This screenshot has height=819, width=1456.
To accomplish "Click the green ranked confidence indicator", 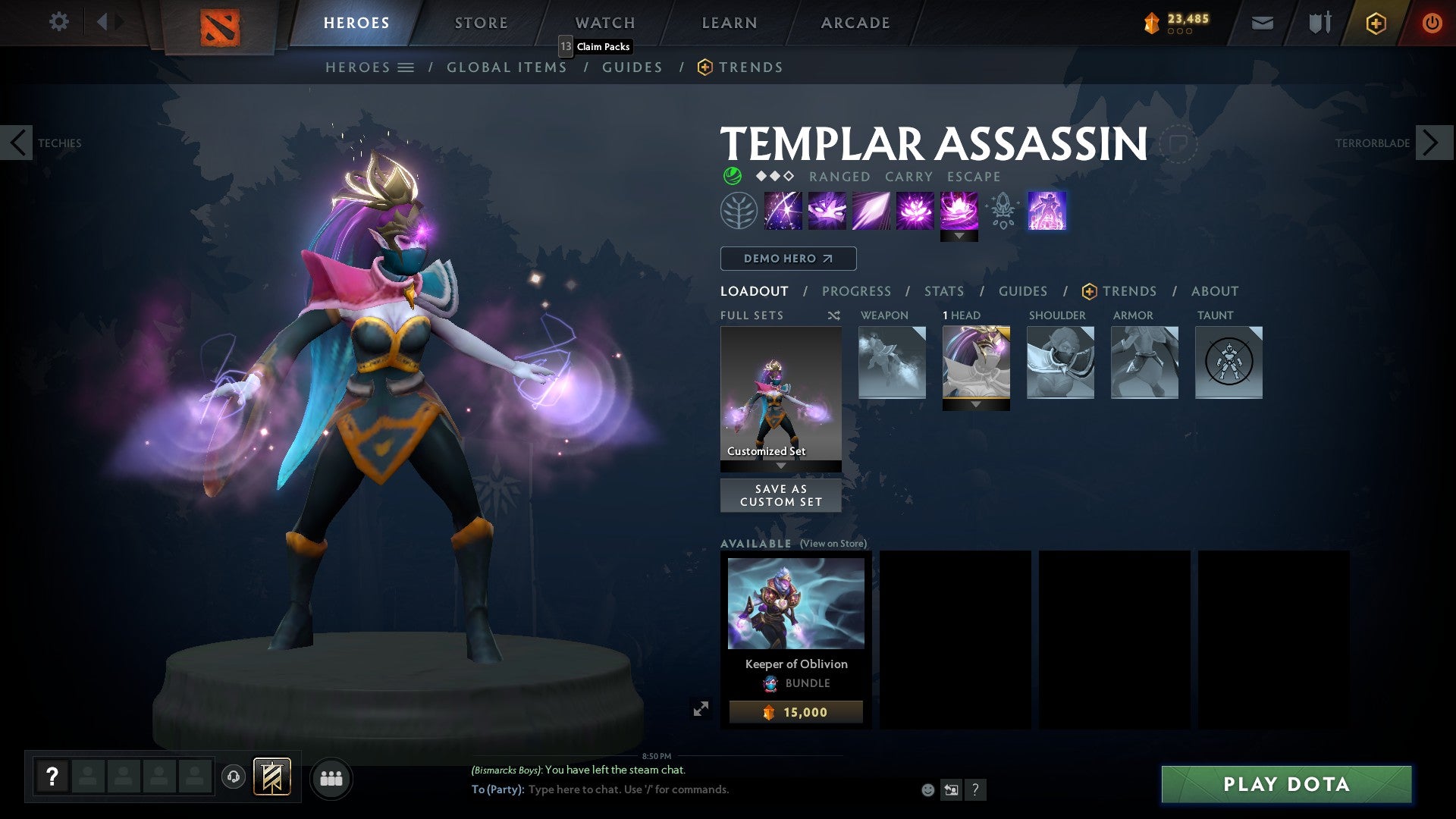I will pyautogui.click(x=731, y=176).
